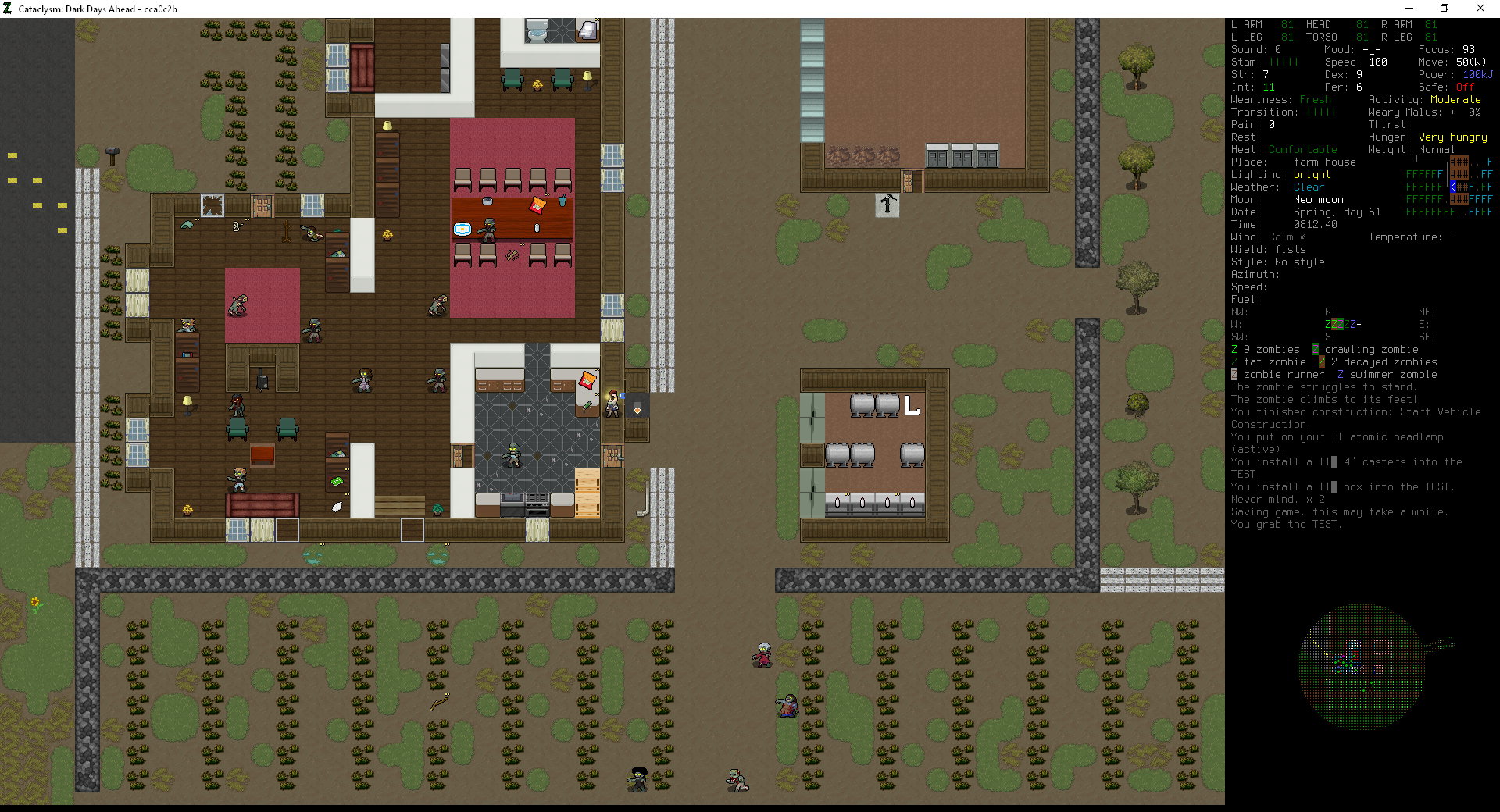Image resolution: width=1500 pixels, height=812 pixels.
Task: Click the overmap minimap in bottom right
Action: [x=1363, y=668]
